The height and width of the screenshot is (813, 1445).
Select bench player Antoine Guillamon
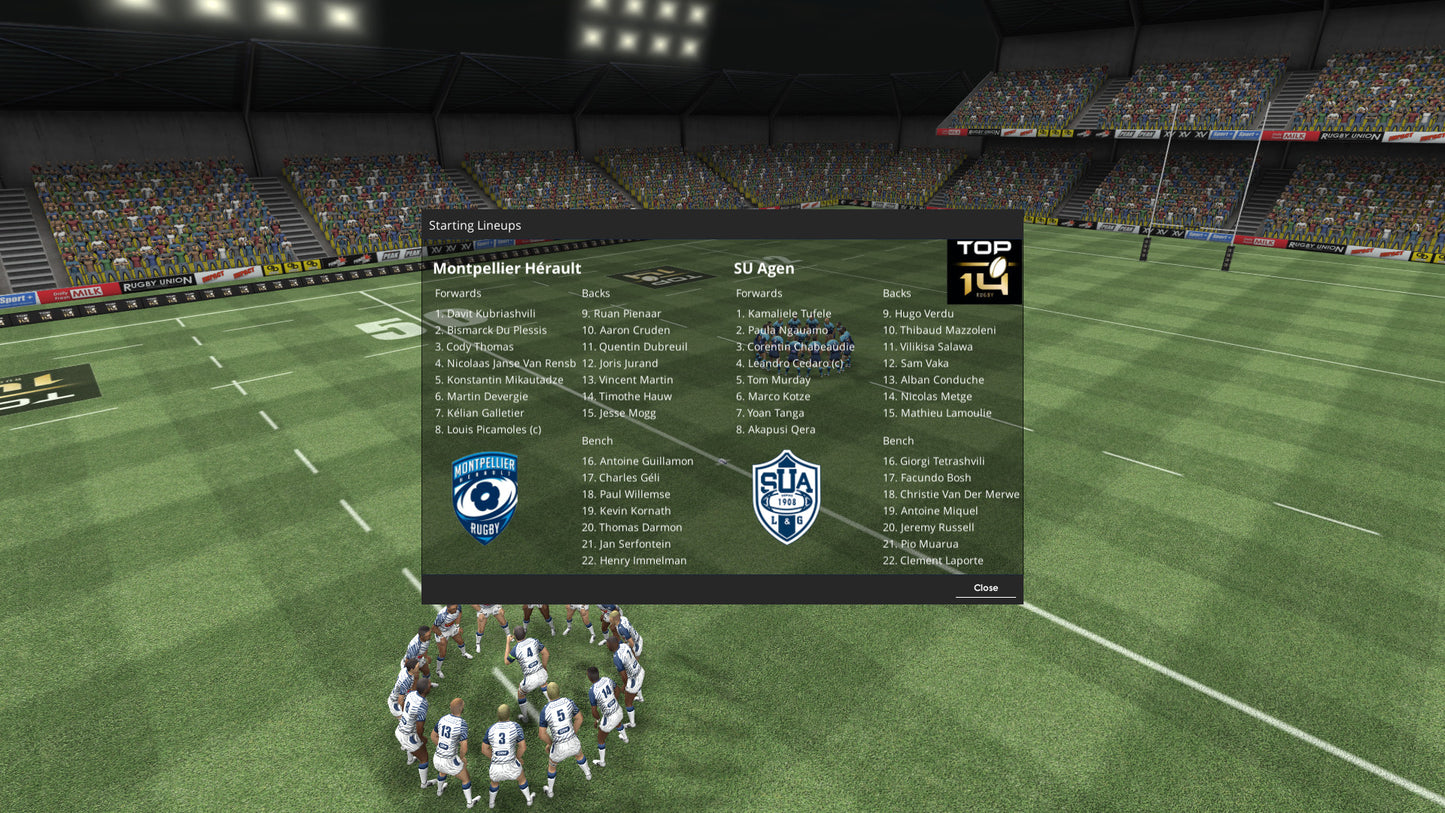point(637,461)
